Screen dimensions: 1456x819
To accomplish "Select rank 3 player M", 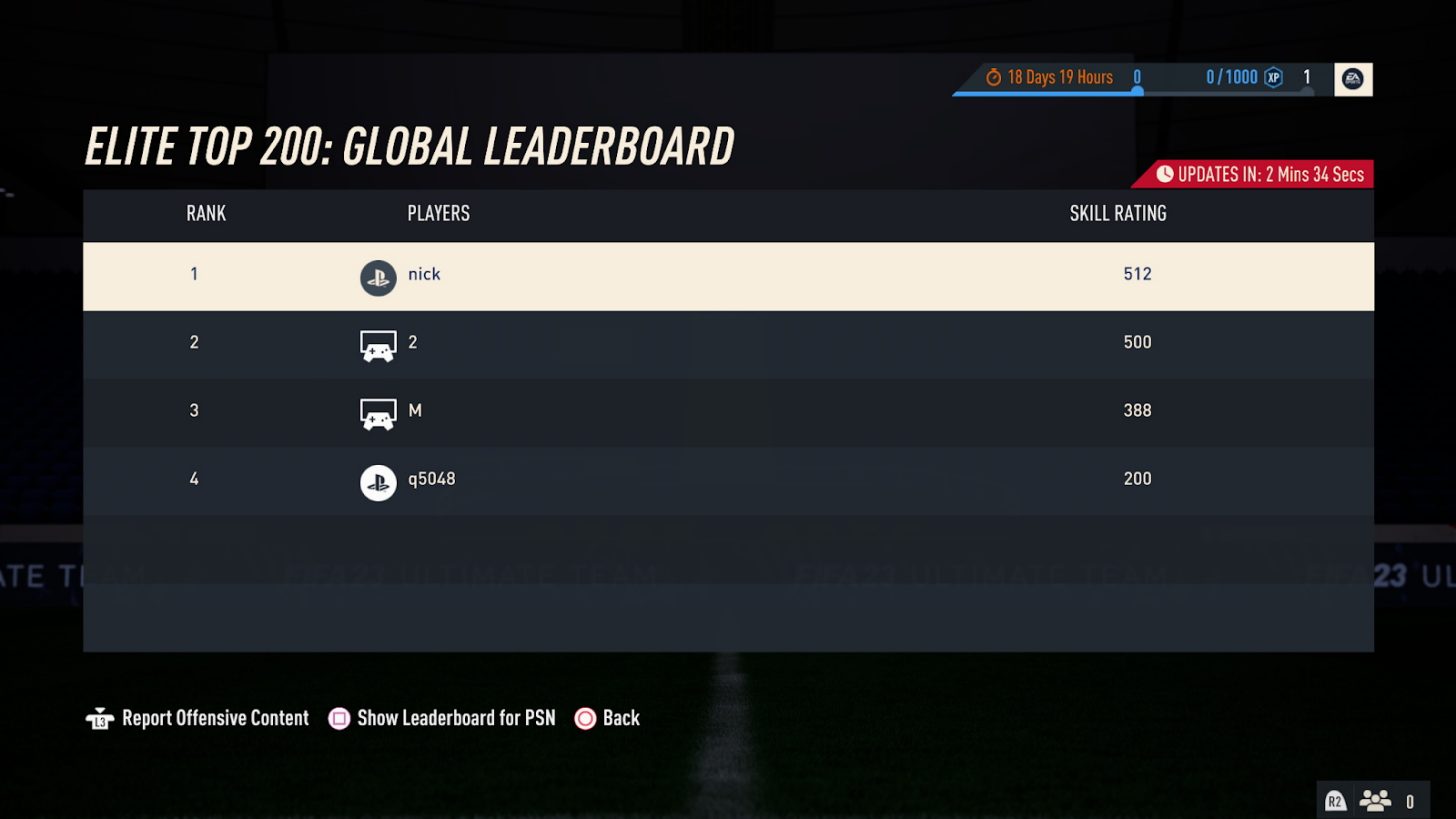I will 728,413.
